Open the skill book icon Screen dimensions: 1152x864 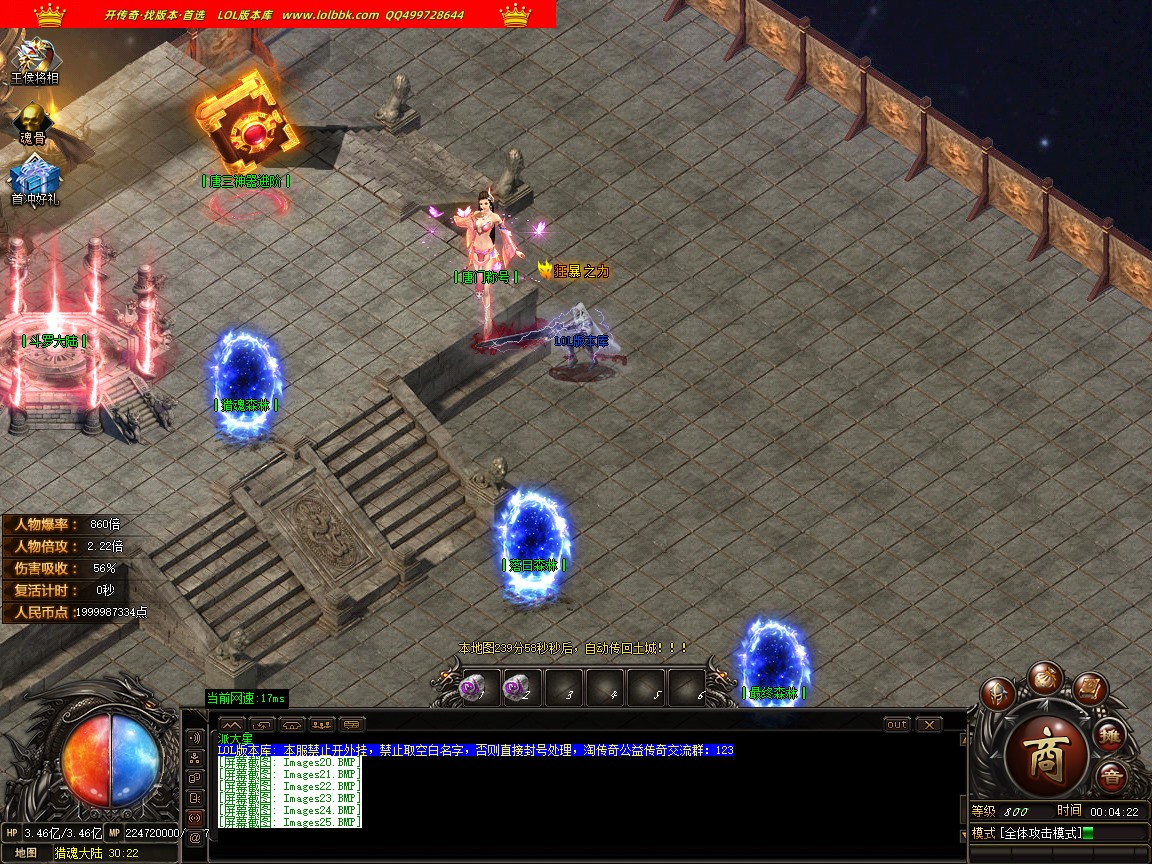pyautogui.click(x=1091, y=689)
